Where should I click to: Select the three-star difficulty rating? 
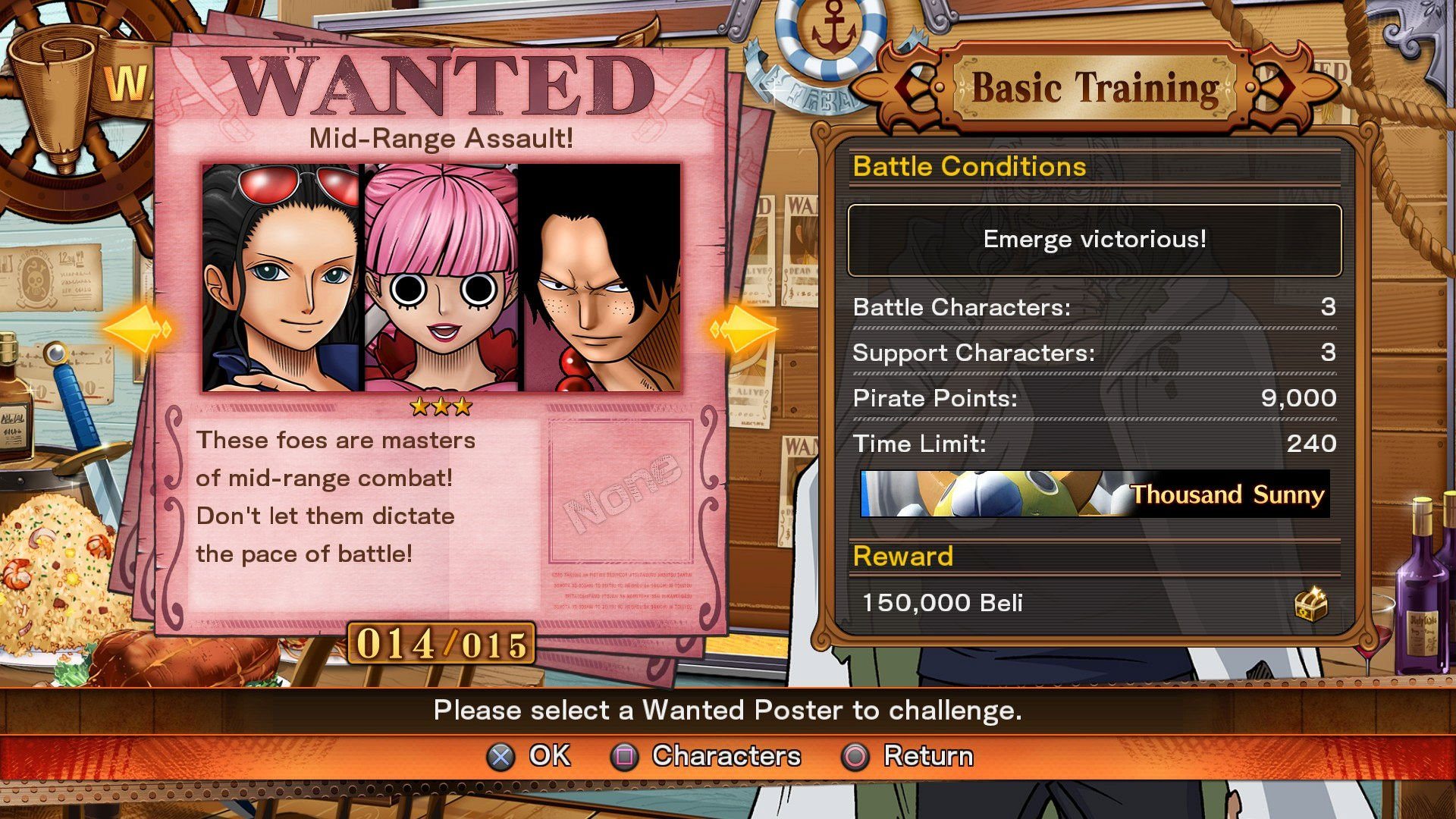pos(440,405)
